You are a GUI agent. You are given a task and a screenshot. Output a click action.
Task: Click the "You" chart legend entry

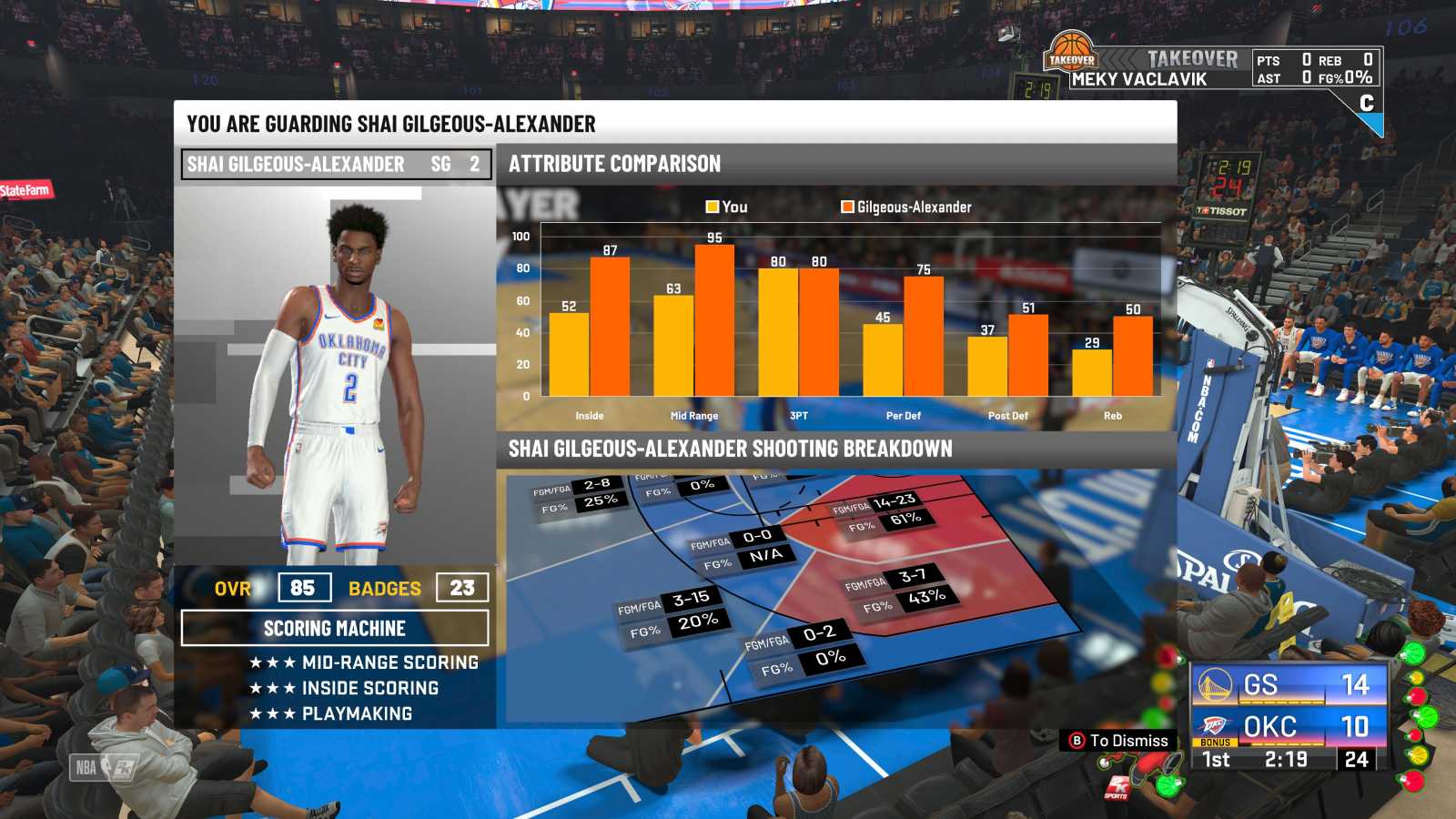726,207
